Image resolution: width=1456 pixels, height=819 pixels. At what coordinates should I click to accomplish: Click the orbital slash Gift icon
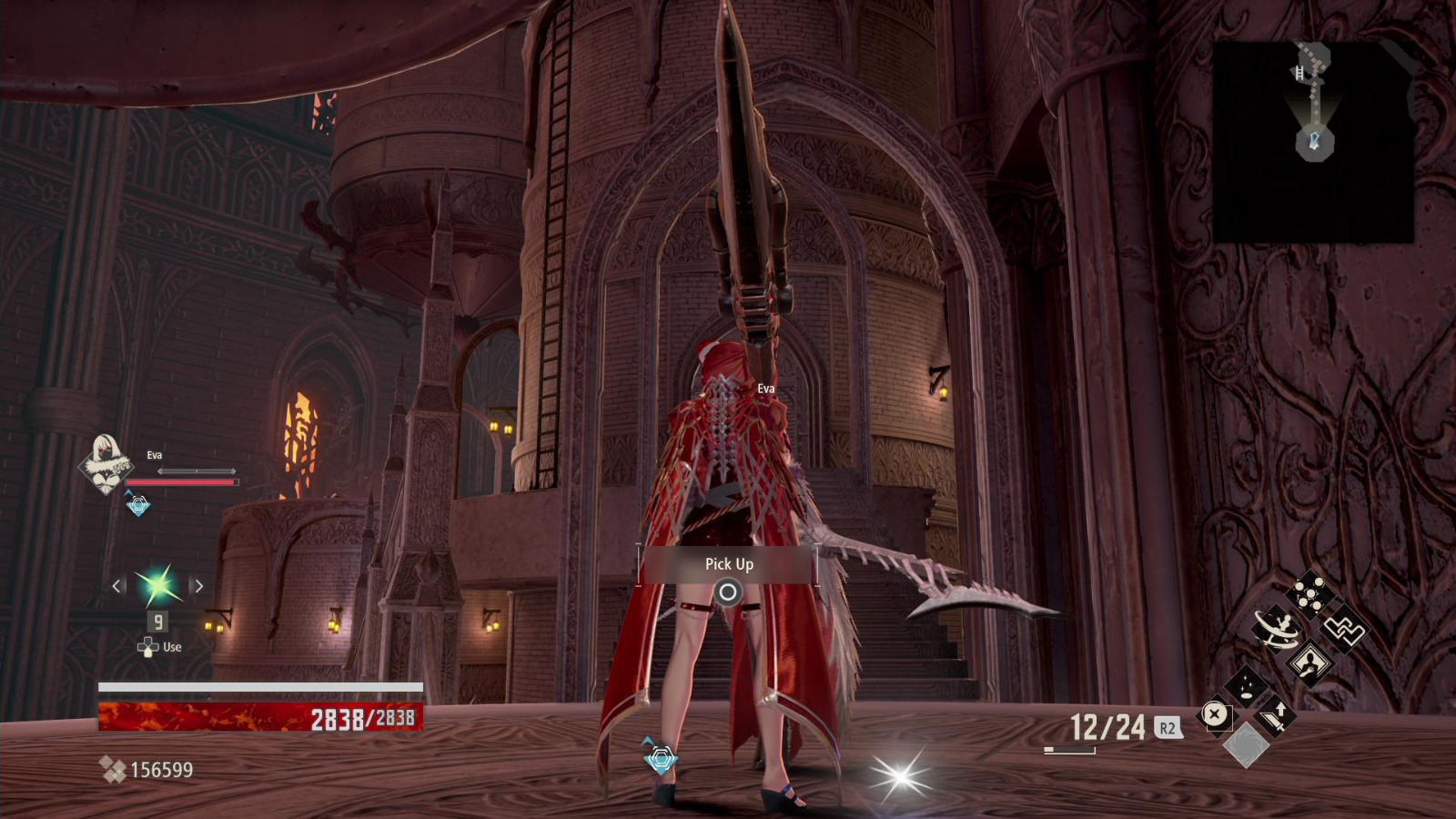pyautogui.click(x=1277, y=629)
